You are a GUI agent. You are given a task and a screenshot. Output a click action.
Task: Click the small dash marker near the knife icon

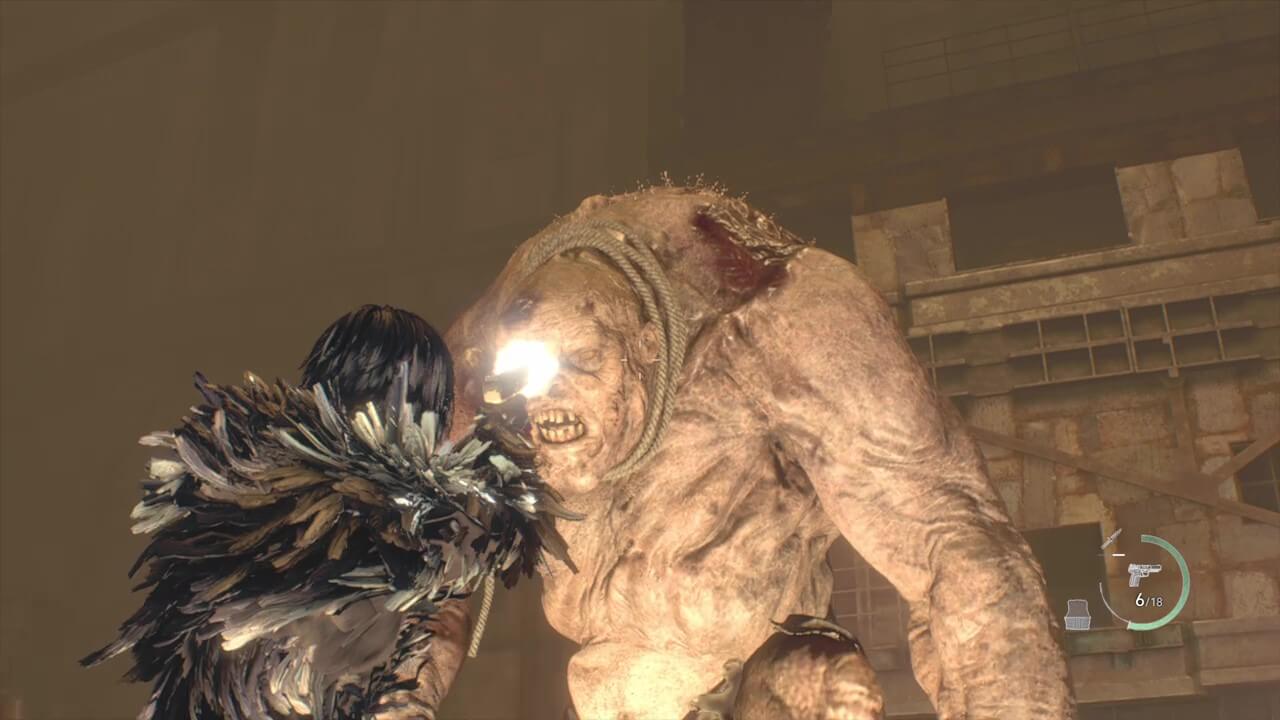click(1119, 554)
